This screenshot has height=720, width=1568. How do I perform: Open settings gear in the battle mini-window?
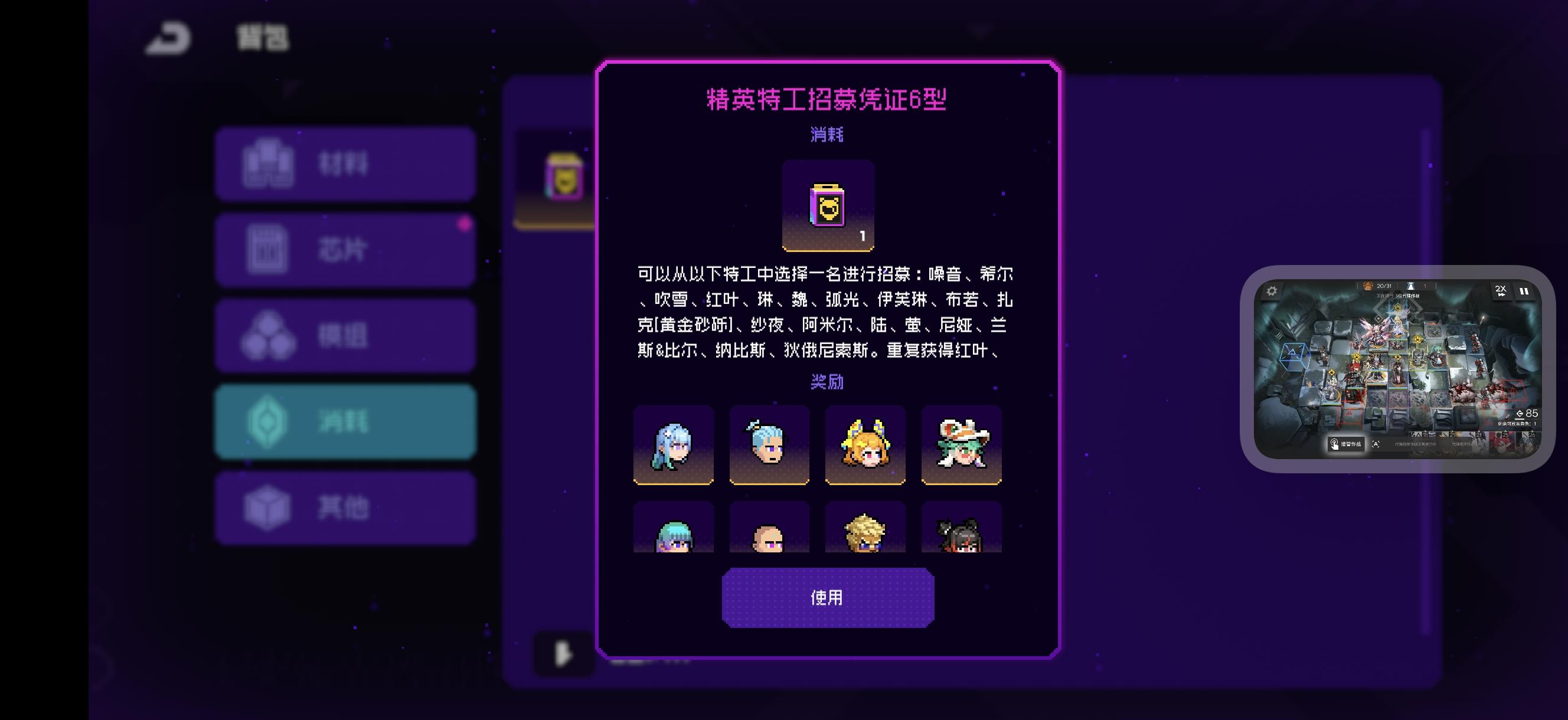1272,291
